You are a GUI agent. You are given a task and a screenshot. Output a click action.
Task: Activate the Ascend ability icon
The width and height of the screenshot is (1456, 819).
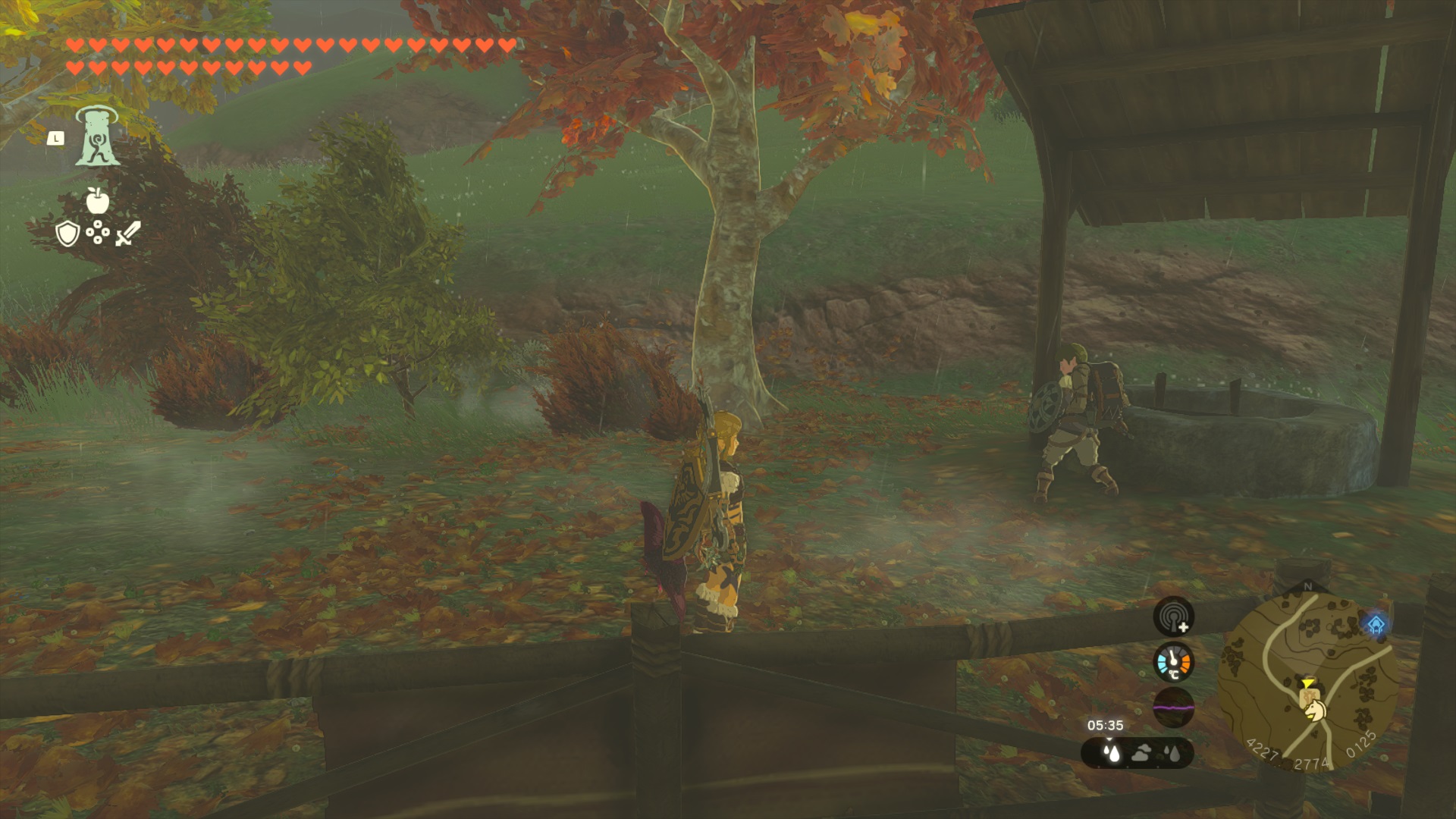[96, 136]
